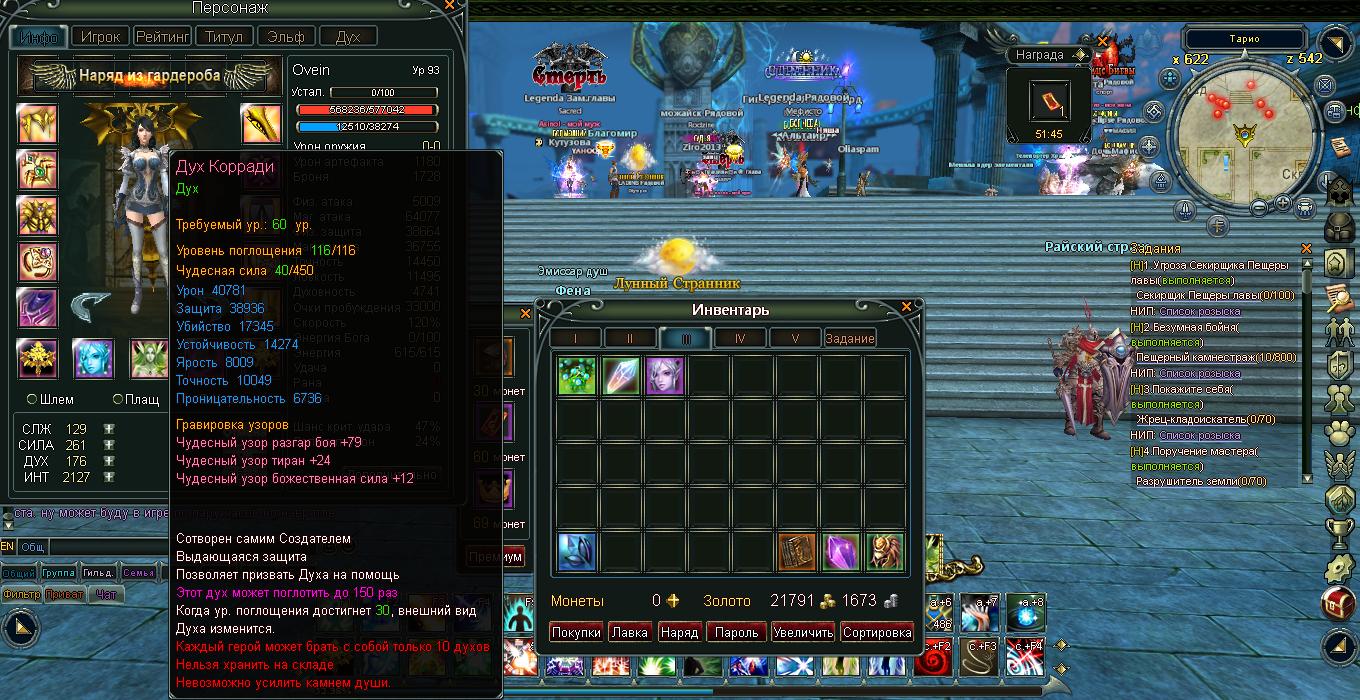This screenshot has width=1360, height=700.
Task: Click Увеличить to expand the inventory
Action: (x=802, y=632)
